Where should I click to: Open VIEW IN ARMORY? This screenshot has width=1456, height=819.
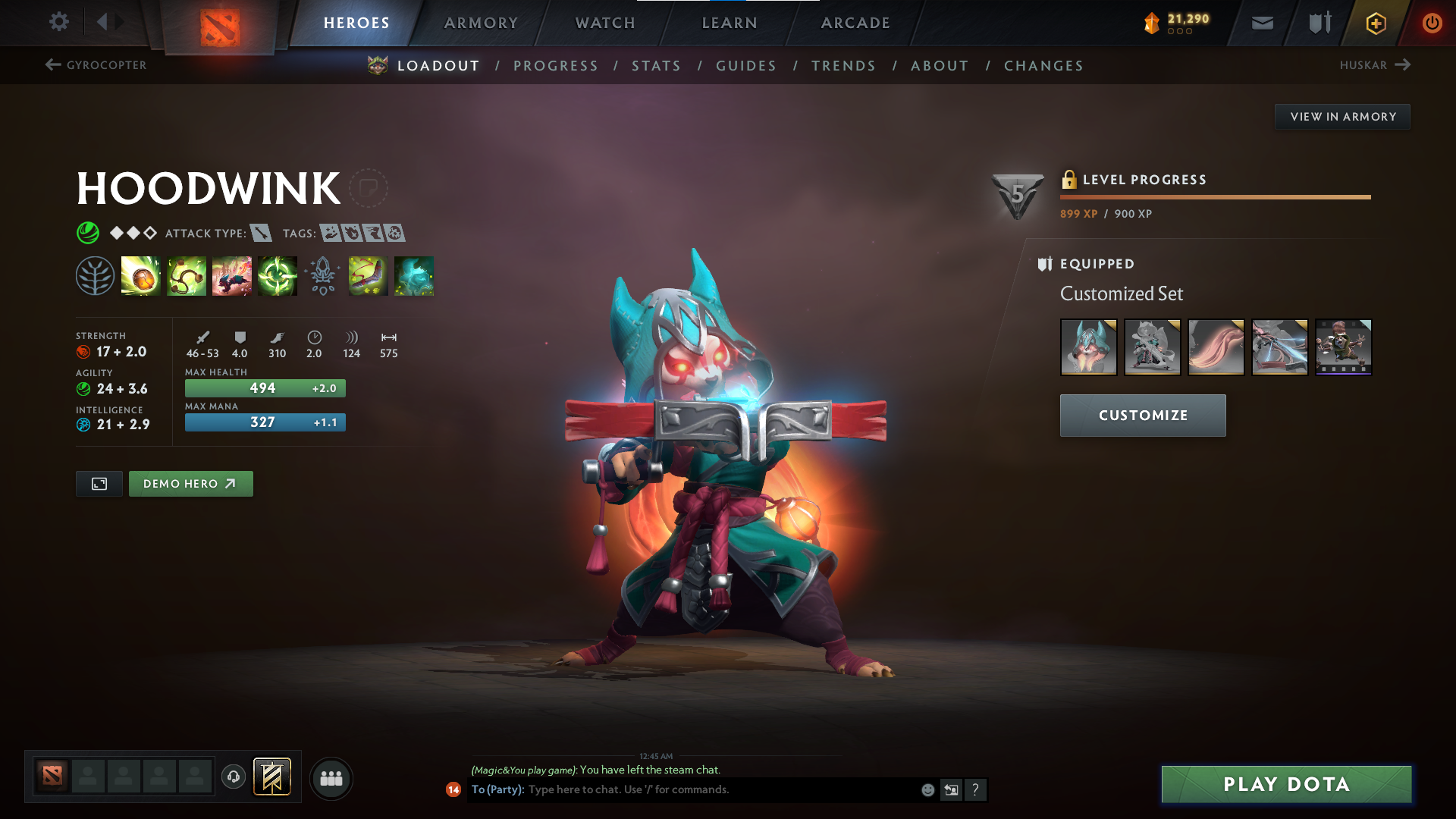click(x=1342, y=116)
